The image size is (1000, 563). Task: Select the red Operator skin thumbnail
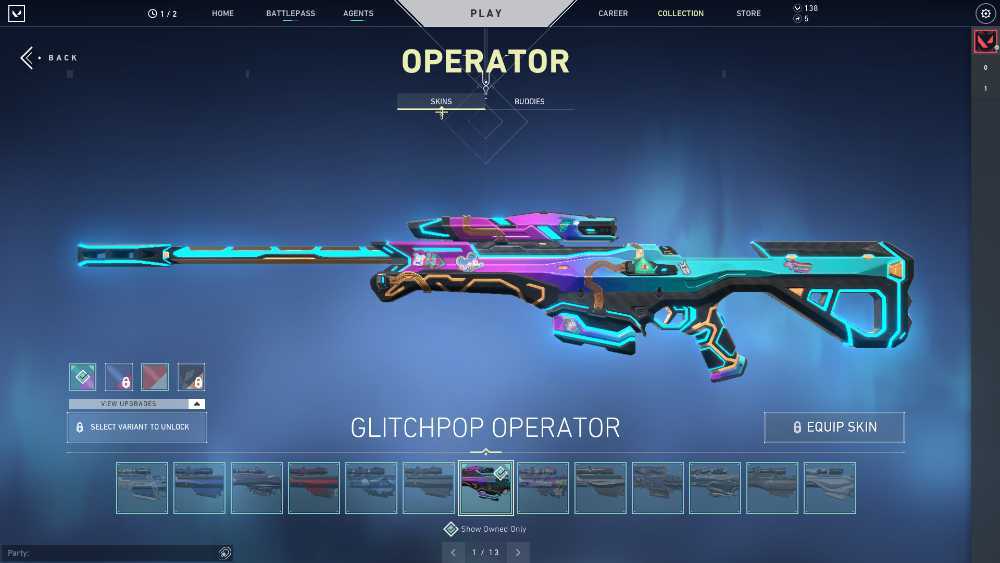pyautogui.click(x=314, y=488)
